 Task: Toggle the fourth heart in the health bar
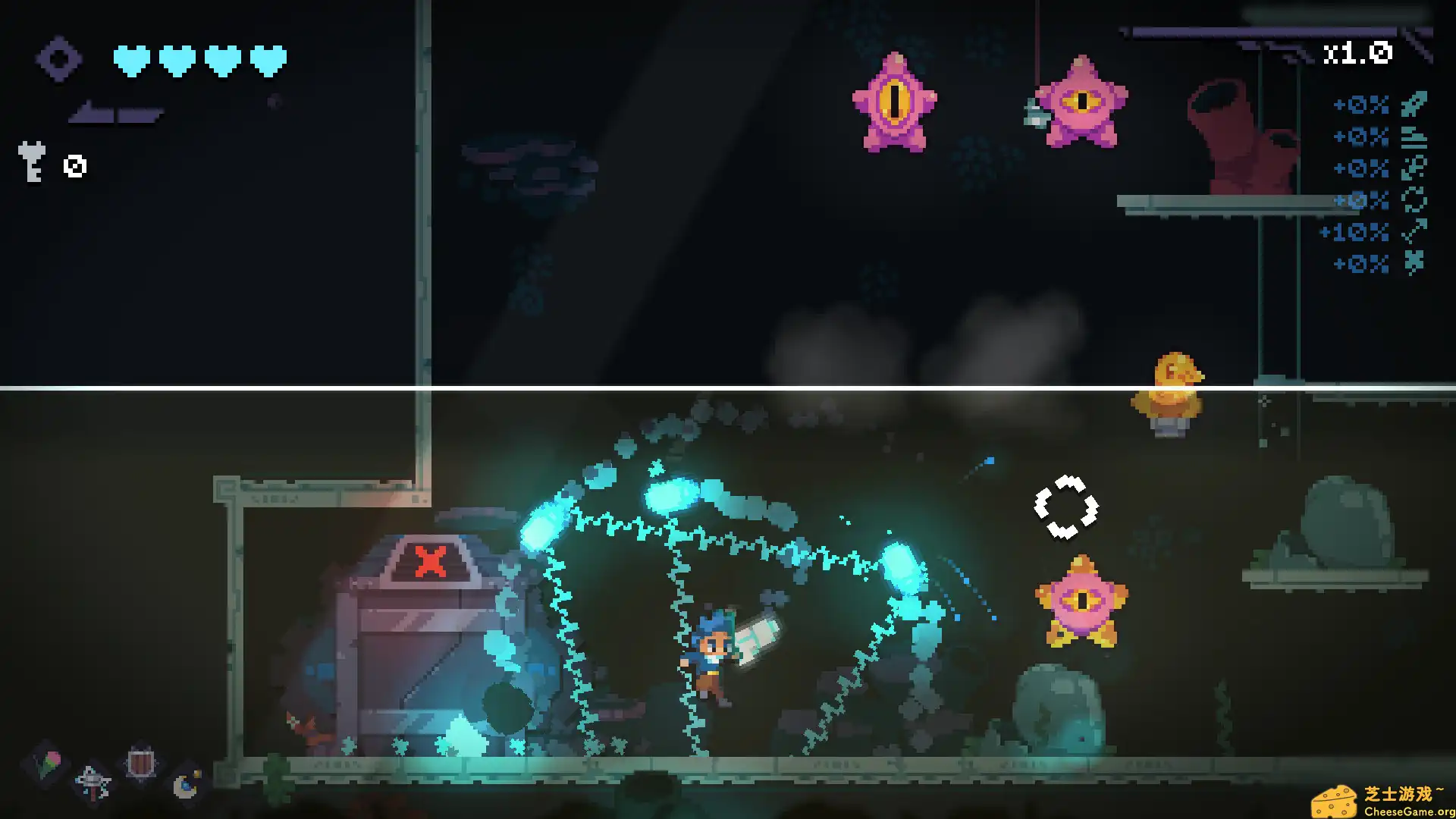266,61
